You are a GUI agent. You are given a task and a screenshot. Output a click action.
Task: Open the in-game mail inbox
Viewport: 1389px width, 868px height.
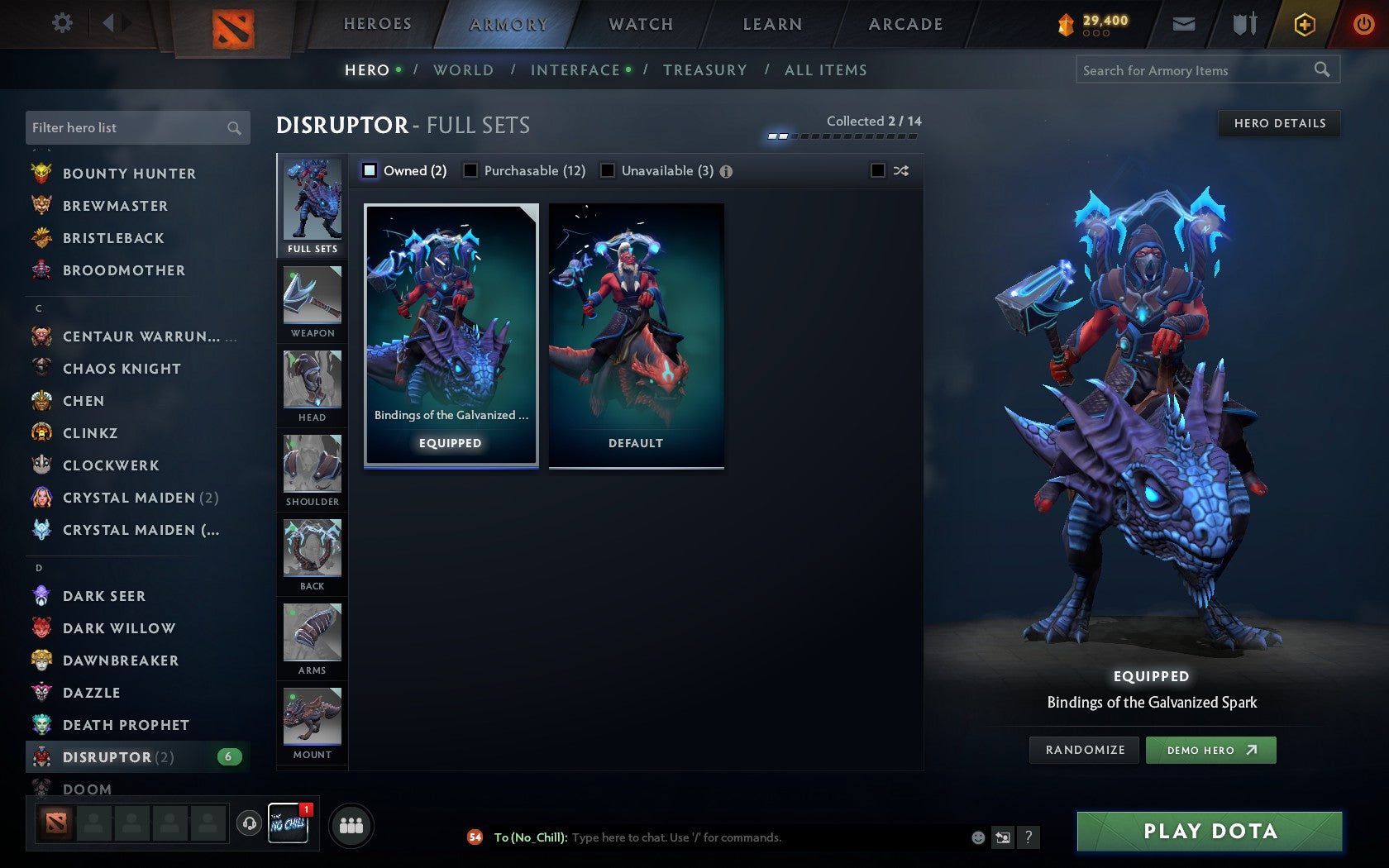(1184, 24)
